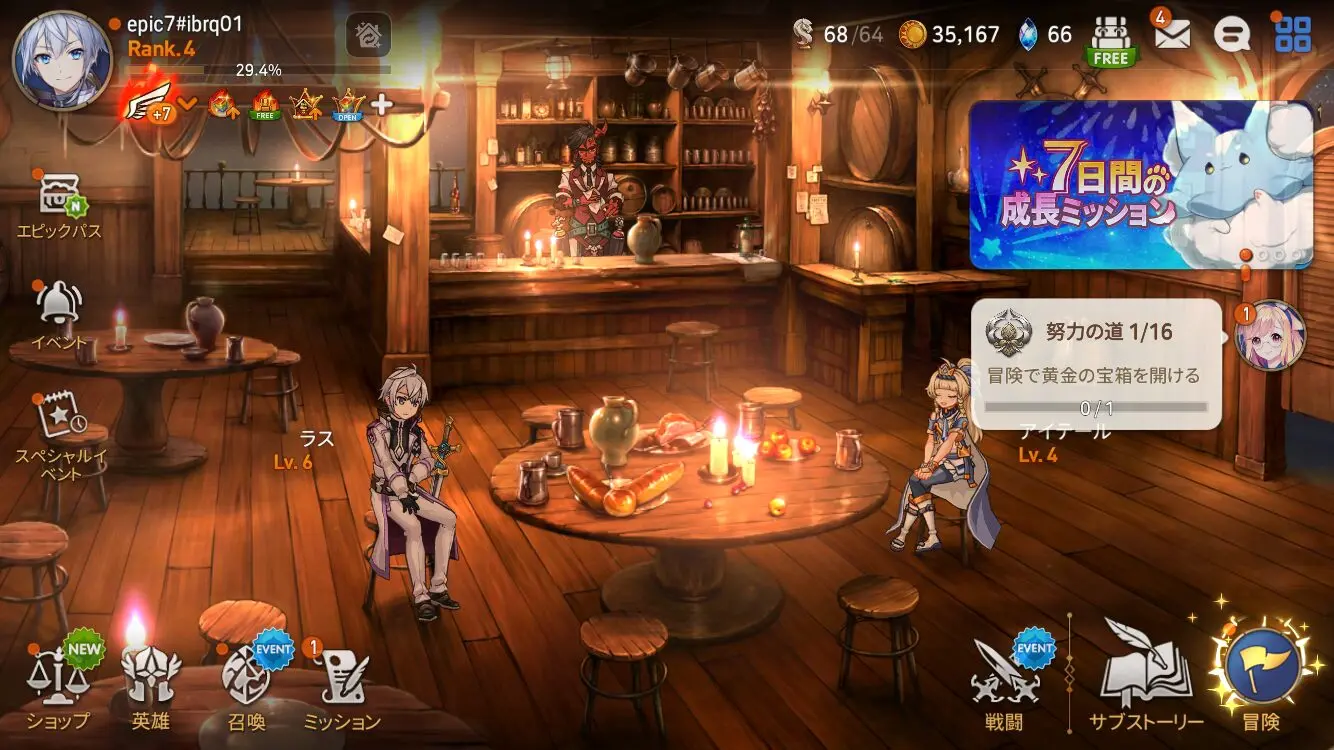Open the four-square main menu grid

[1293, 35]
